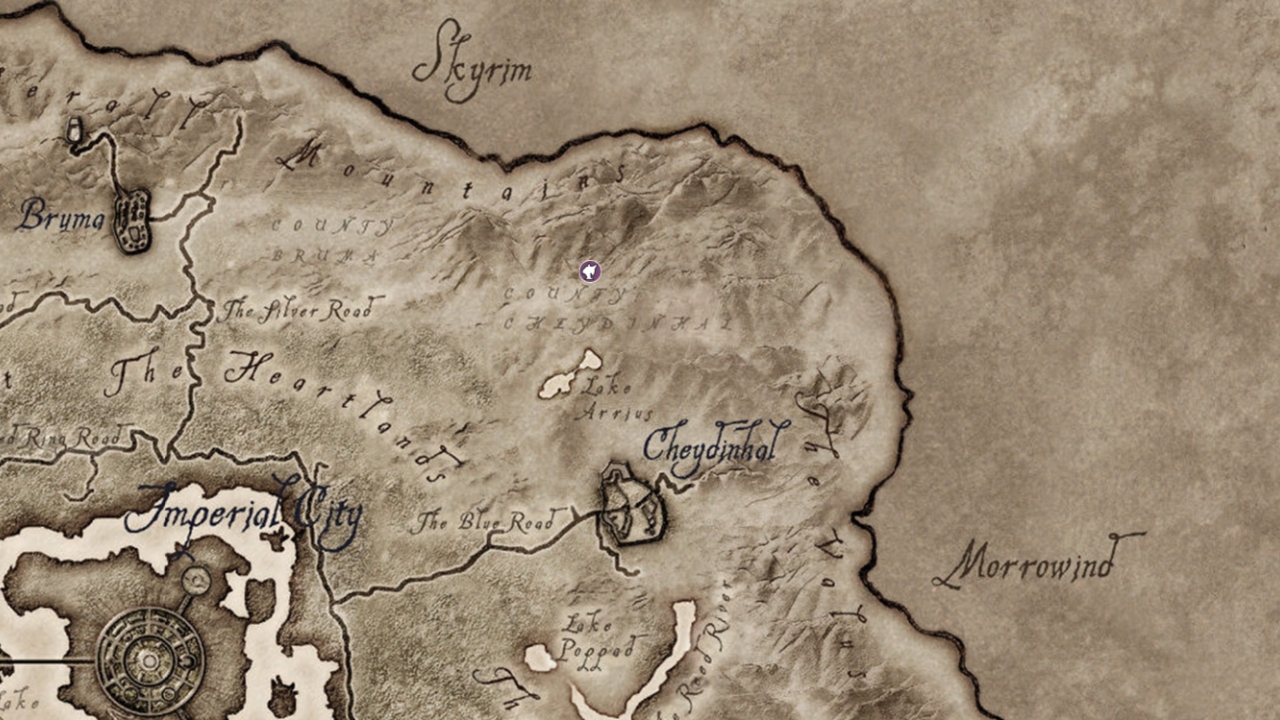Select the purple quest marker near County Cheydinhal
This screenshot has height=720, width=1280.
[x=589, y=271]
